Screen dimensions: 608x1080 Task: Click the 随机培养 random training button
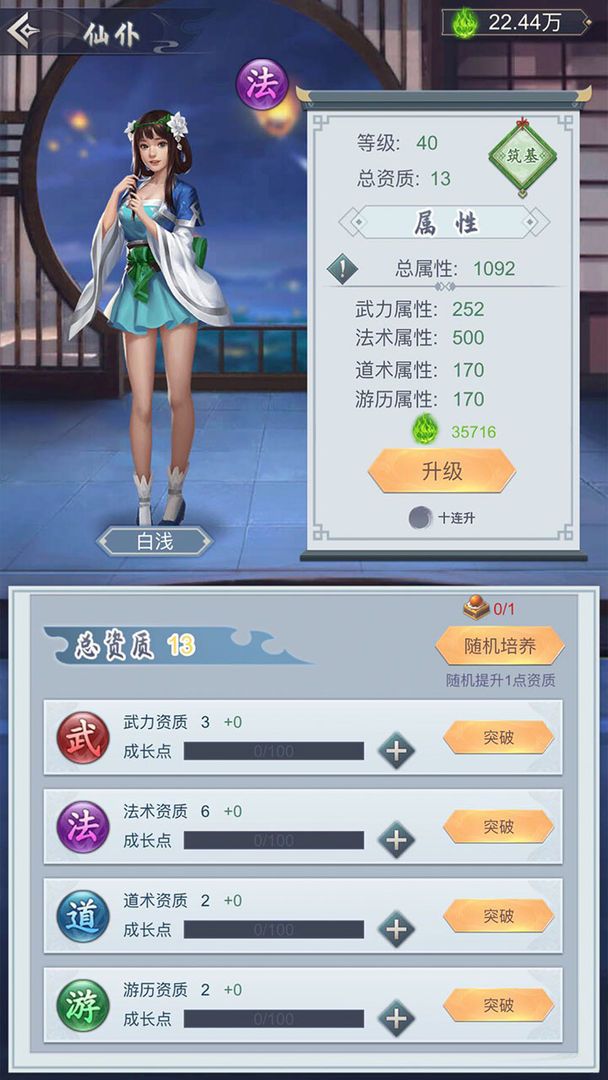pos(499,646)
